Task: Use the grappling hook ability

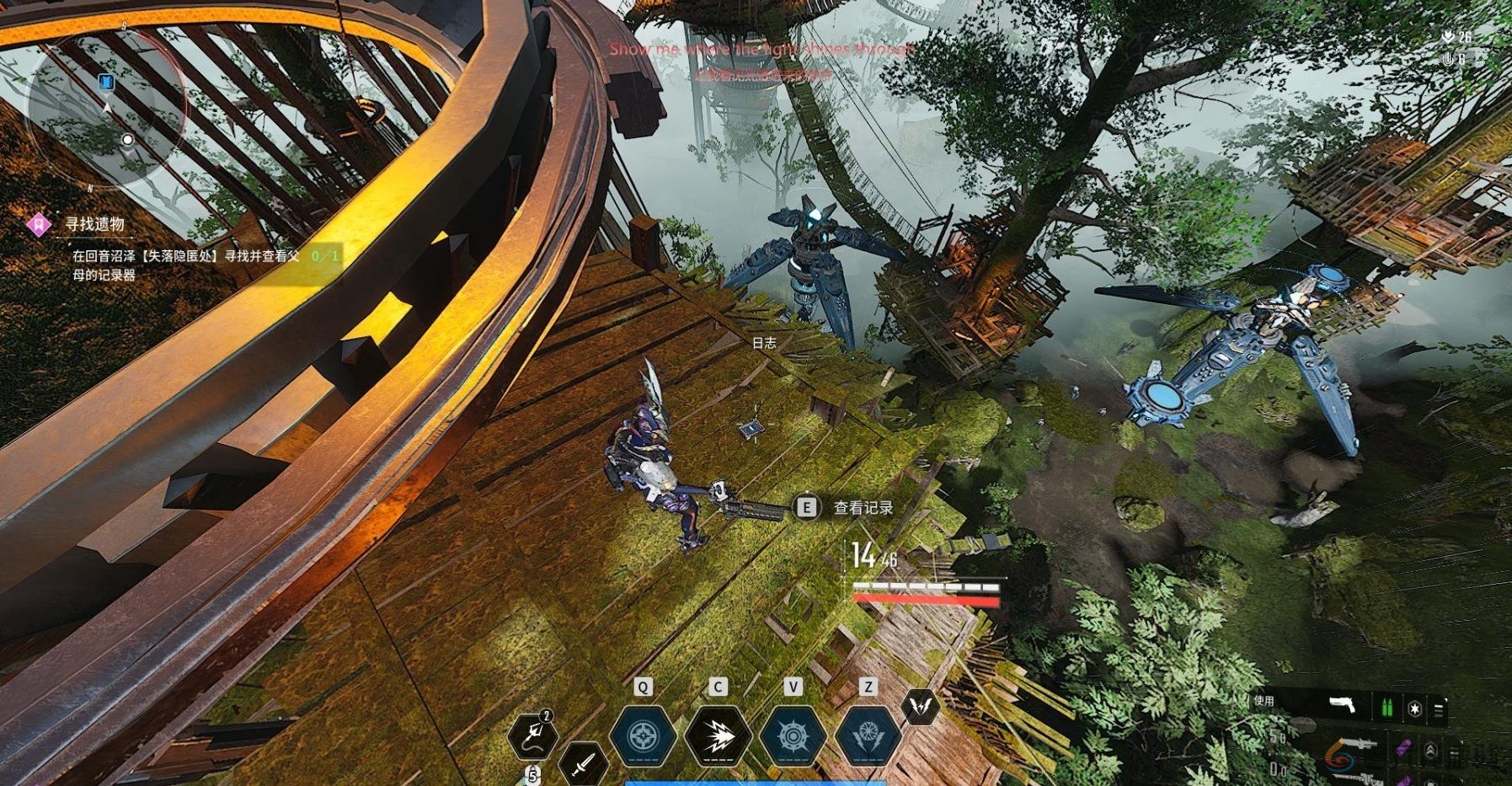Action: [534, 735]
